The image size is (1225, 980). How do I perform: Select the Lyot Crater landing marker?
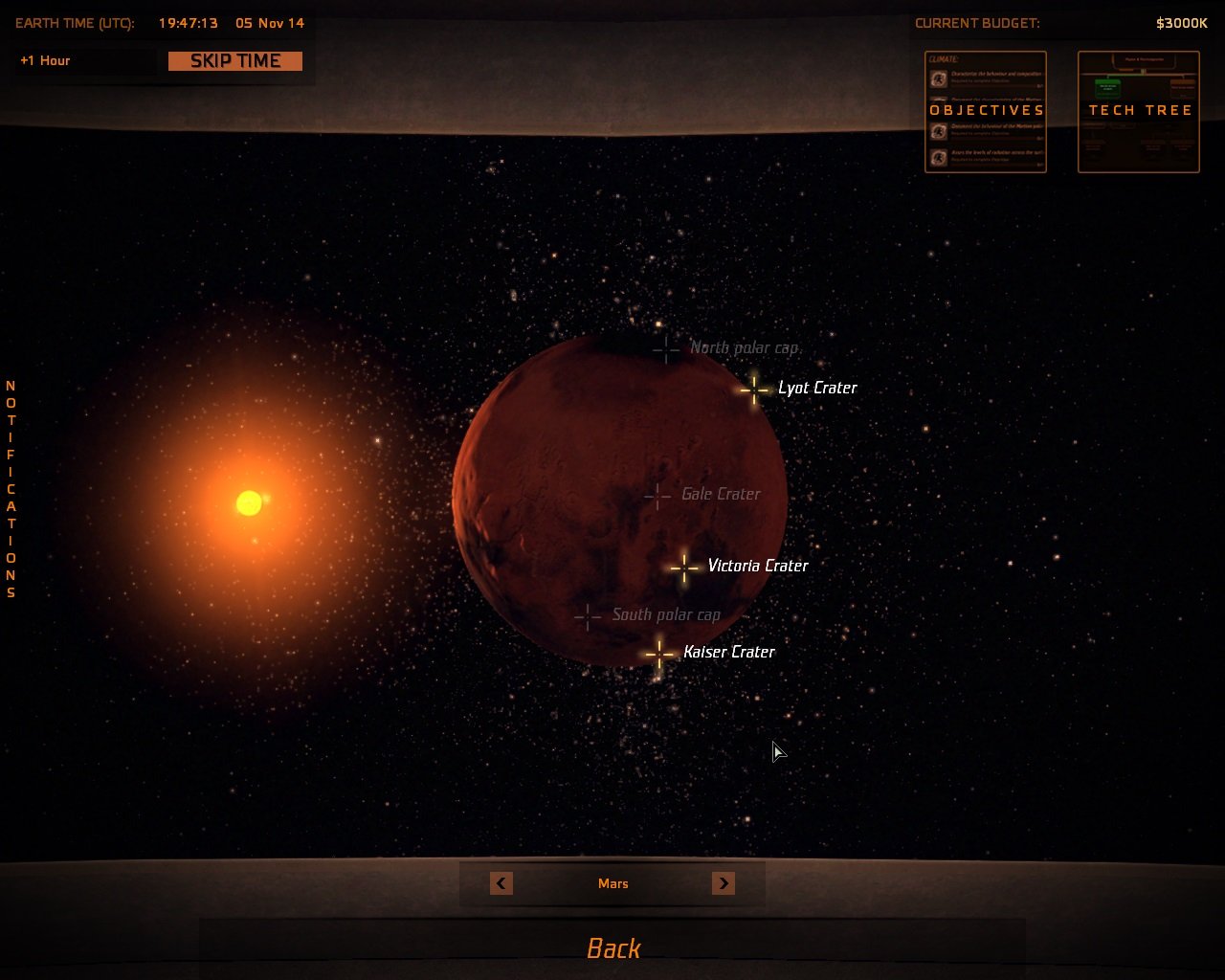(753, 390)
